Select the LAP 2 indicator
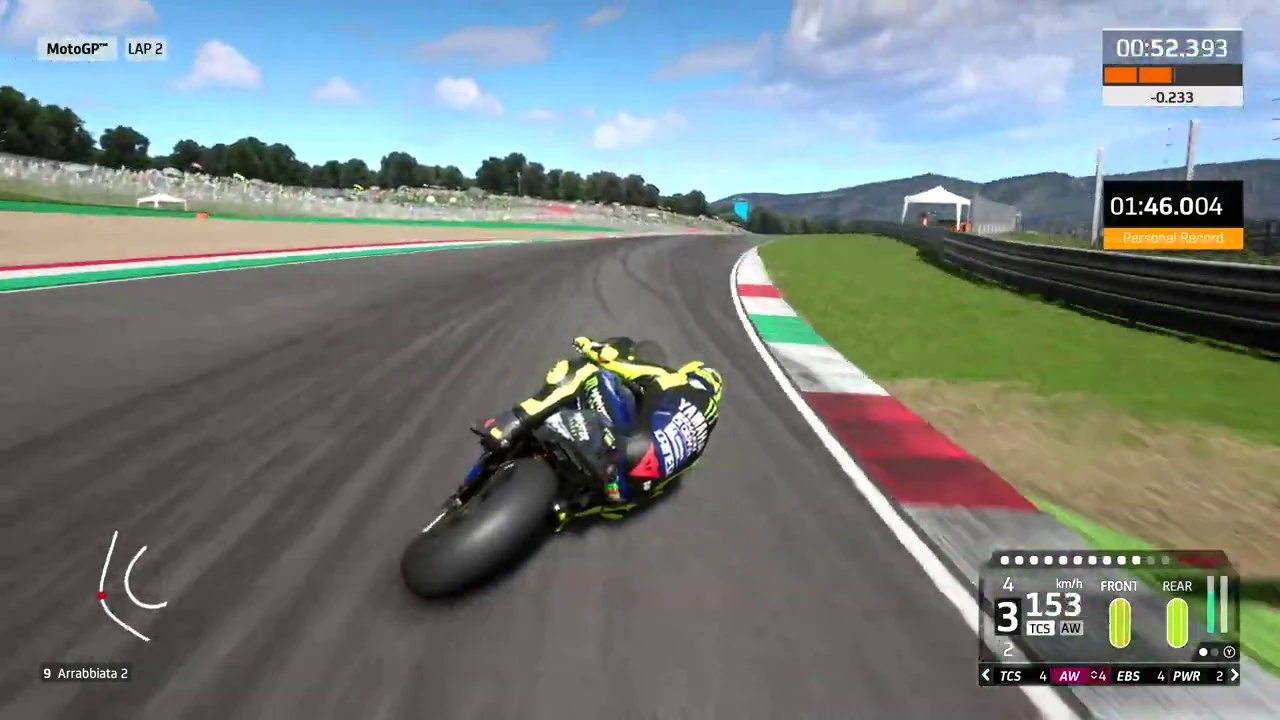This screenshot has height=720, width=1280. point(145,48)
